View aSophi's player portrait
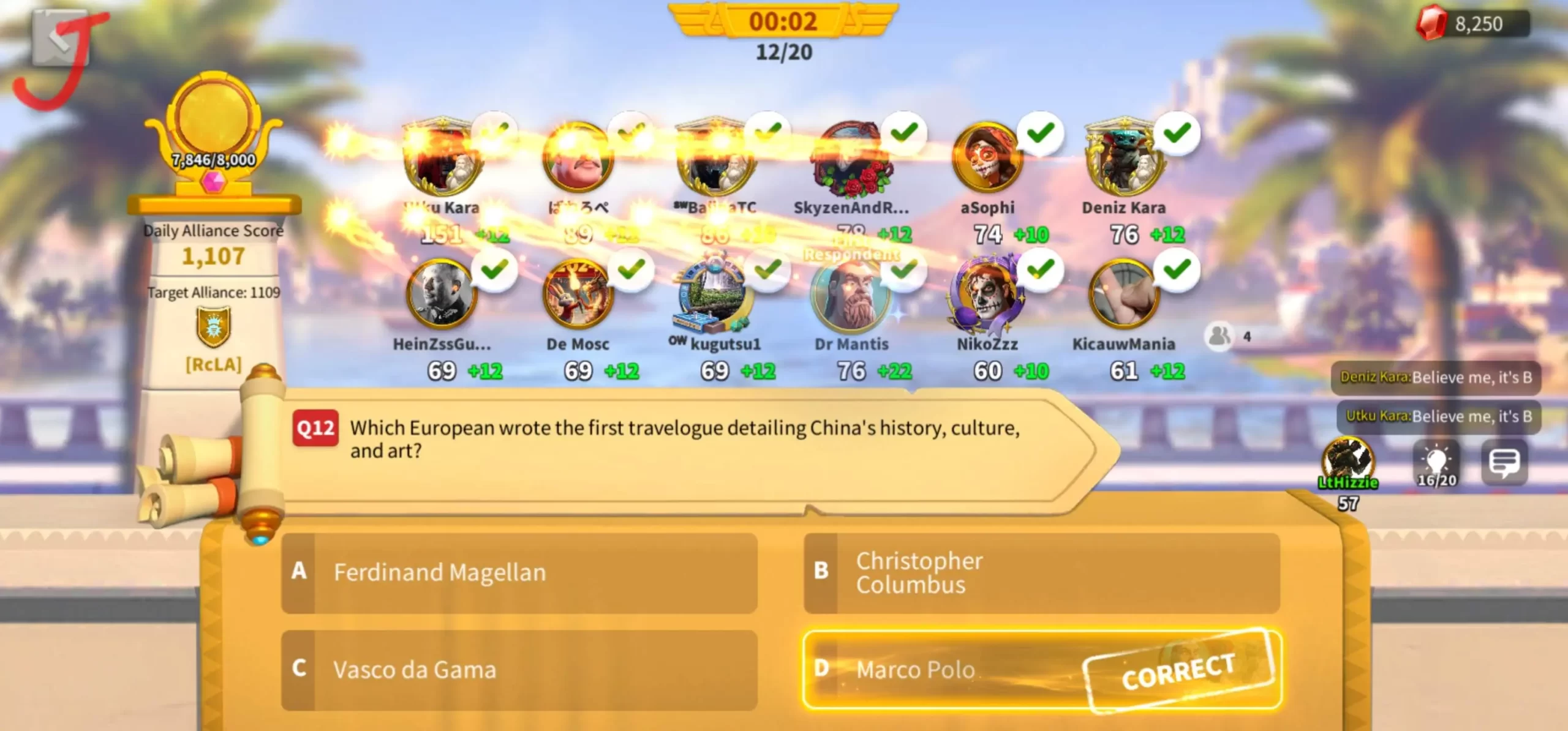 pyautogui.click(x=987, y=159)
